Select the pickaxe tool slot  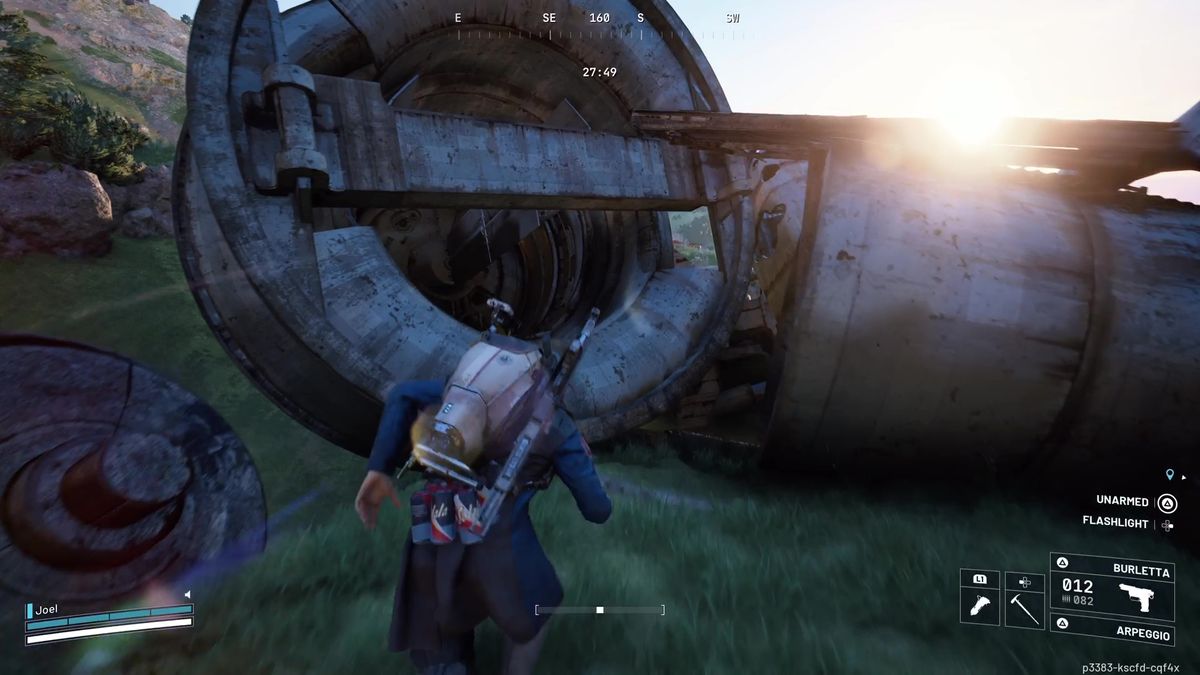tap(1024, 607)
